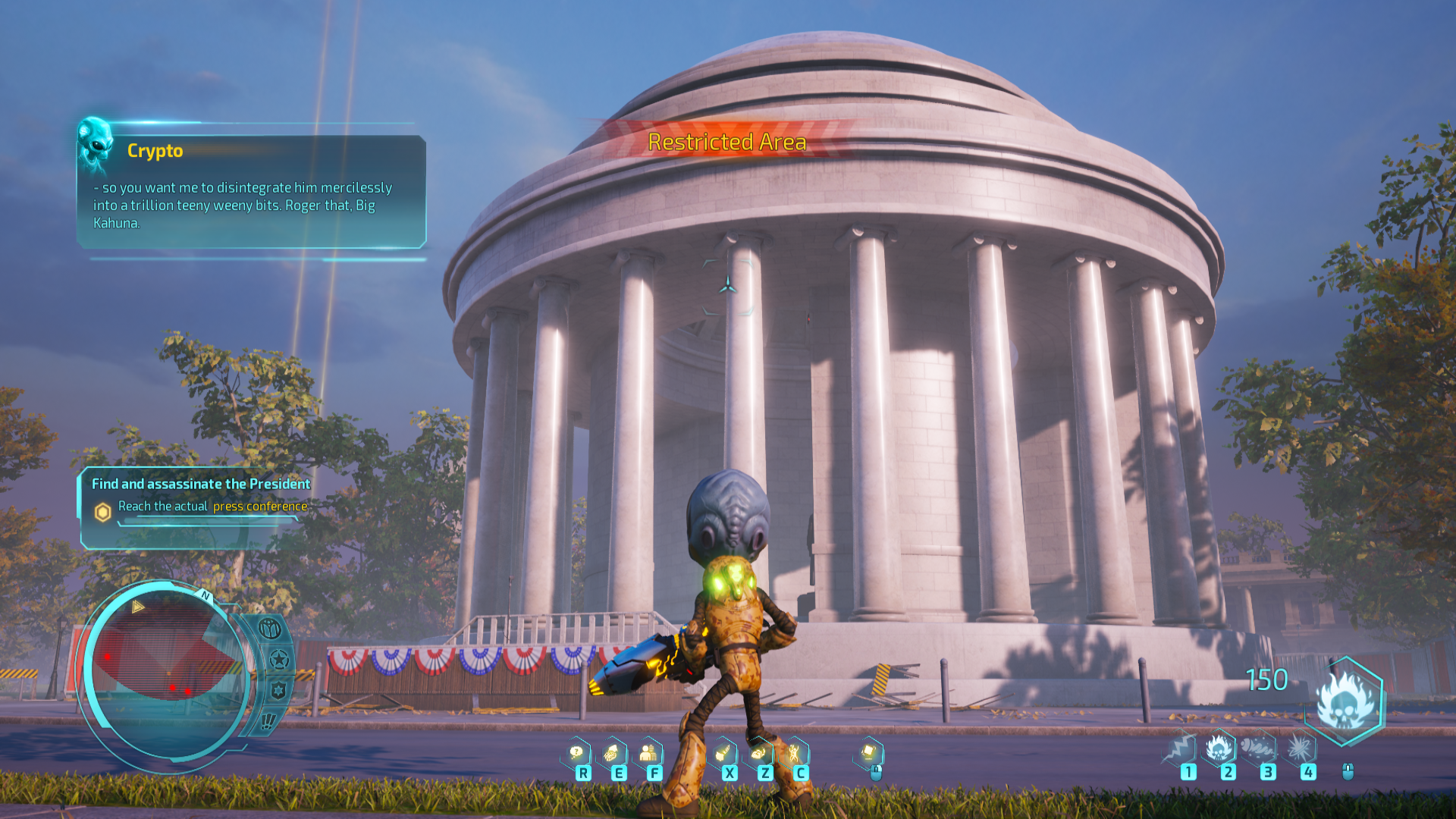Activate the dancing figure distract ability
1456x819 pixels.
point(794,753)
